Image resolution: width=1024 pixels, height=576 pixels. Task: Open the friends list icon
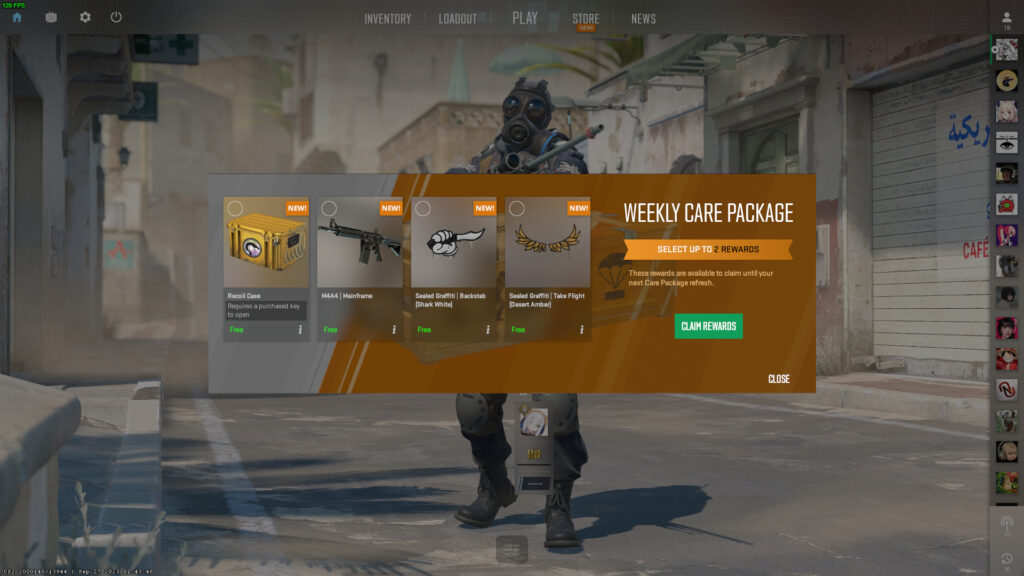[x=1006, y=20]
